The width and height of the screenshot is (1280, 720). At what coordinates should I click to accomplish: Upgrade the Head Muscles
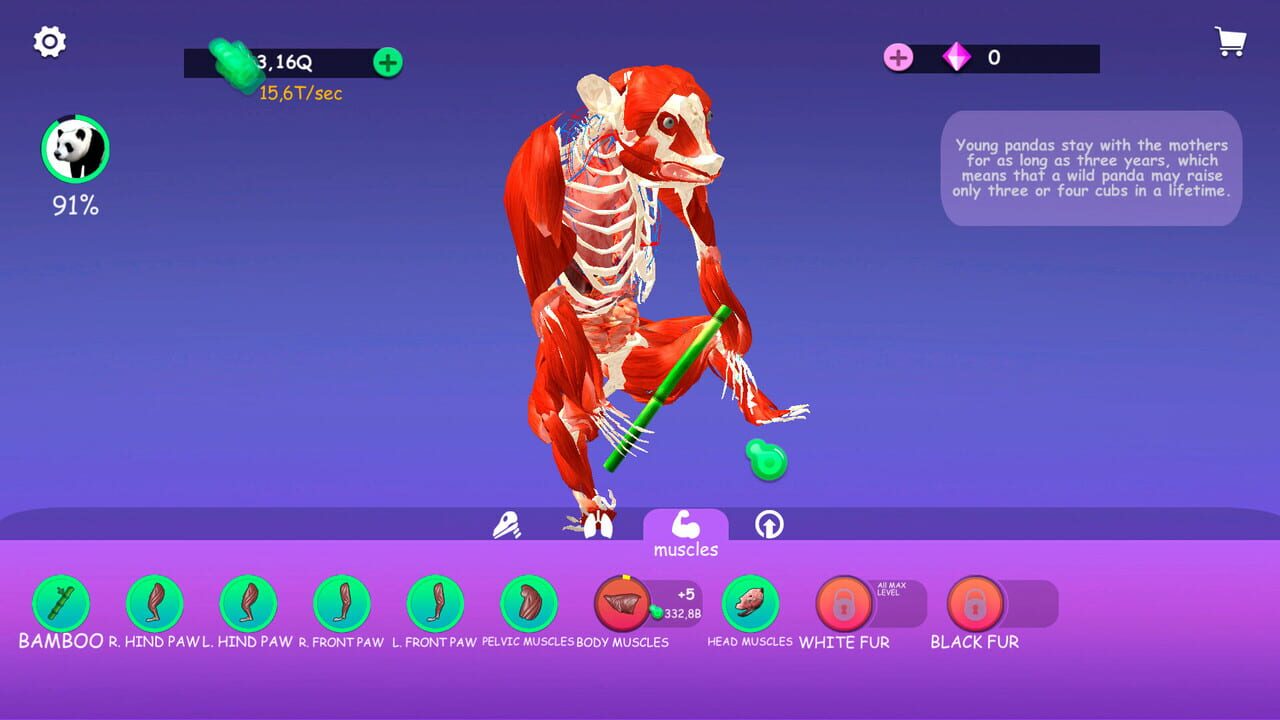751,604
